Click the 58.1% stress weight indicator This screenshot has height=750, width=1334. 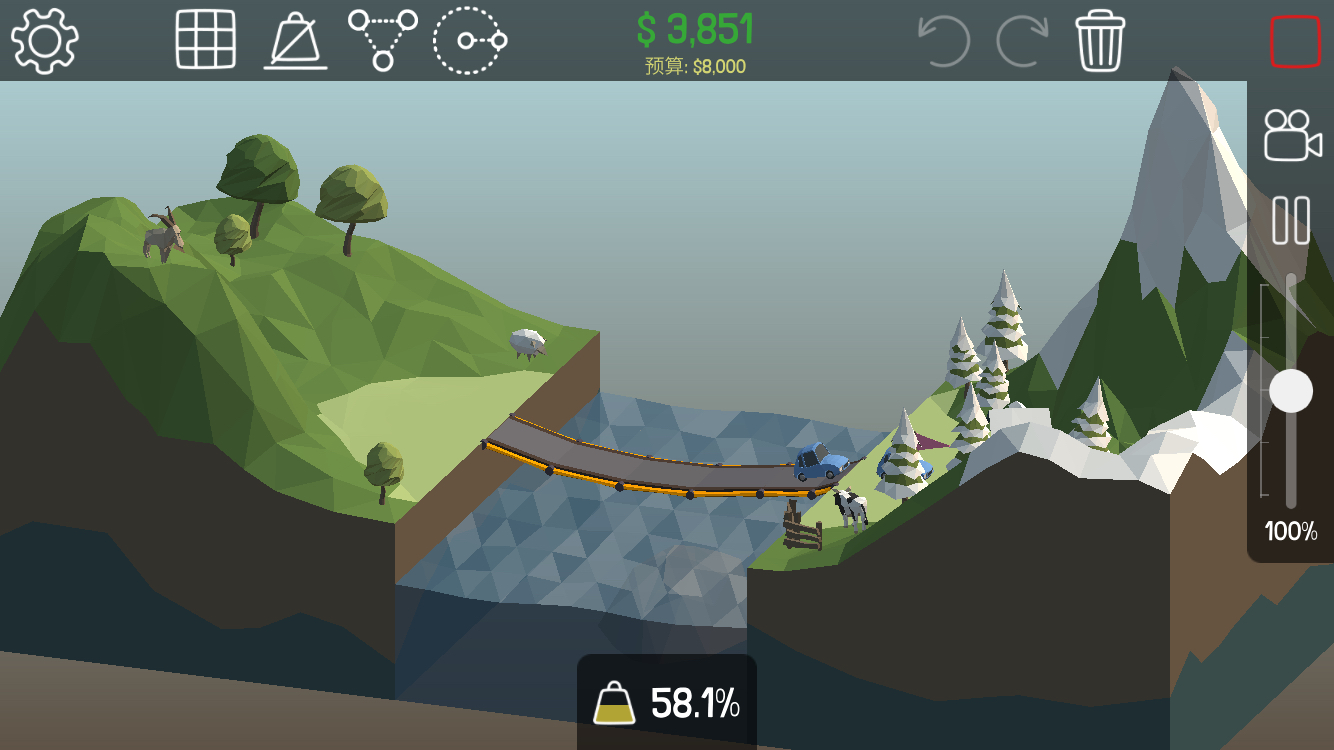[667, 704]
